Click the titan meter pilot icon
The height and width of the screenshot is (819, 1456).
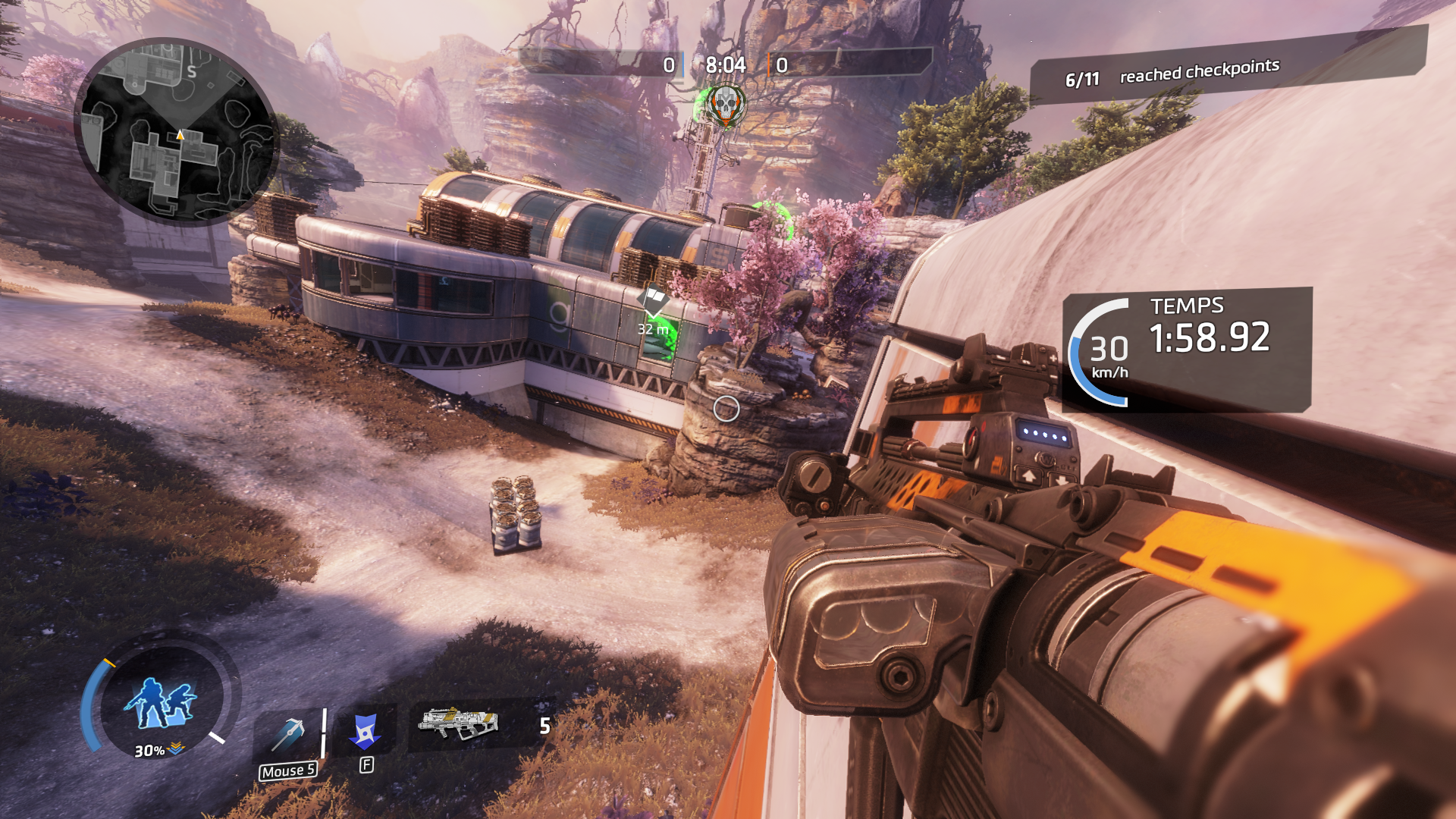click(x=161, y=701)
